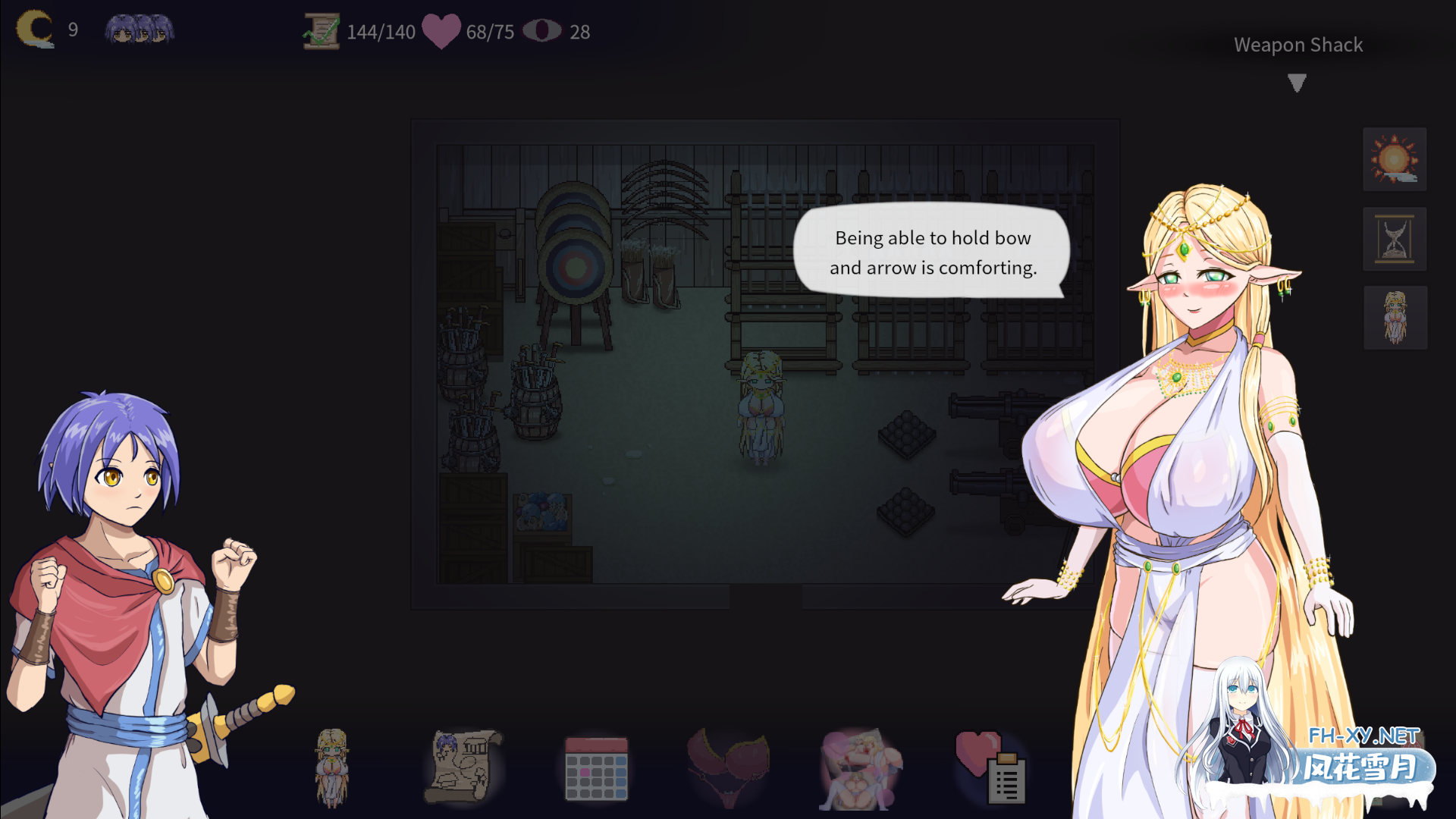
Task: Open the quest scroll map icon
Action: click(464, 766)
